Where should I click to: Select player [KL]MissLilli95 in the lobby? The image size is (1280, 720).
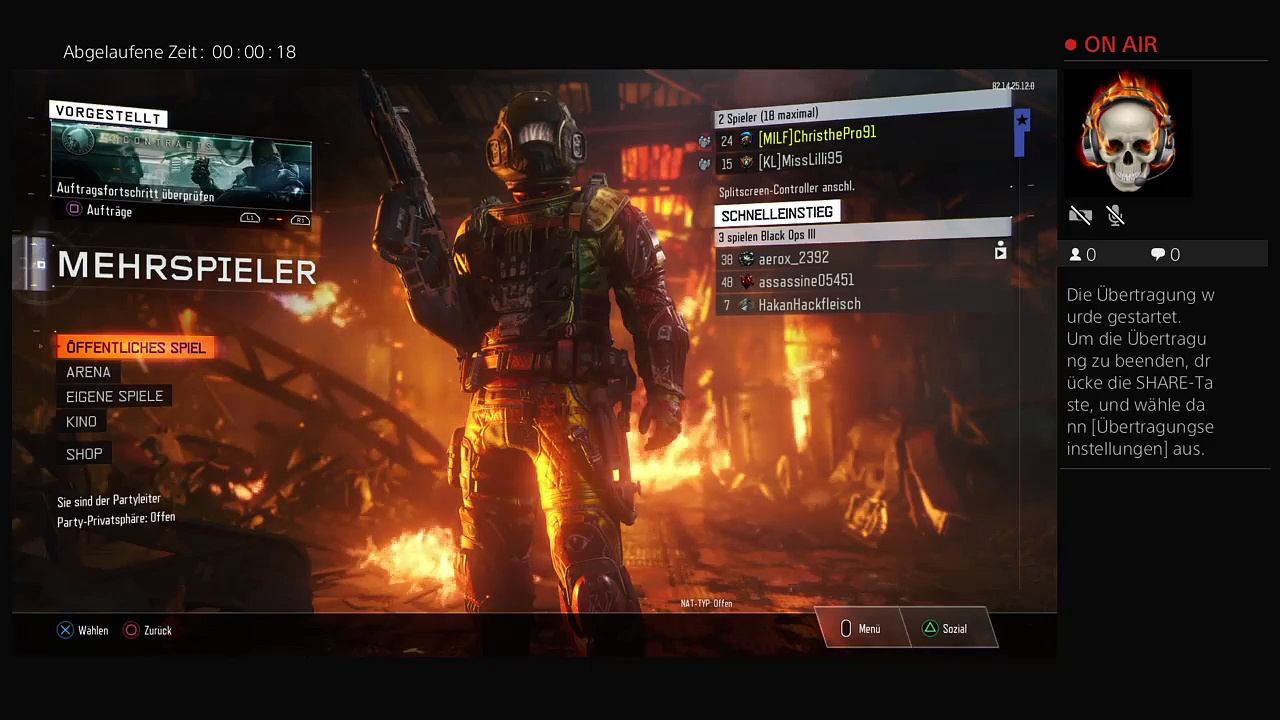[x=799, y=160]
